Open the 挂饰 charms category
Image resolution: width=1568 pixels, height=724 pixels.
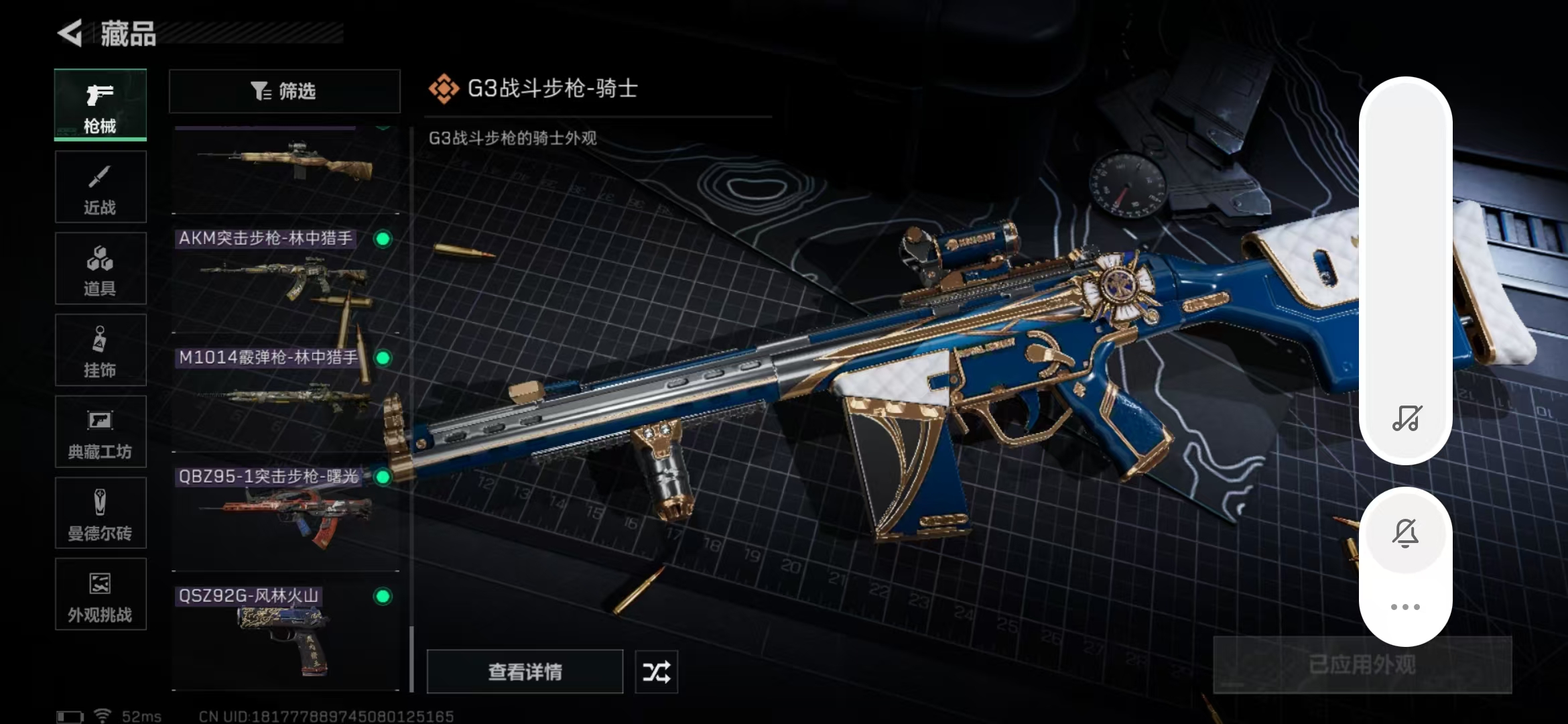(100, 350)
